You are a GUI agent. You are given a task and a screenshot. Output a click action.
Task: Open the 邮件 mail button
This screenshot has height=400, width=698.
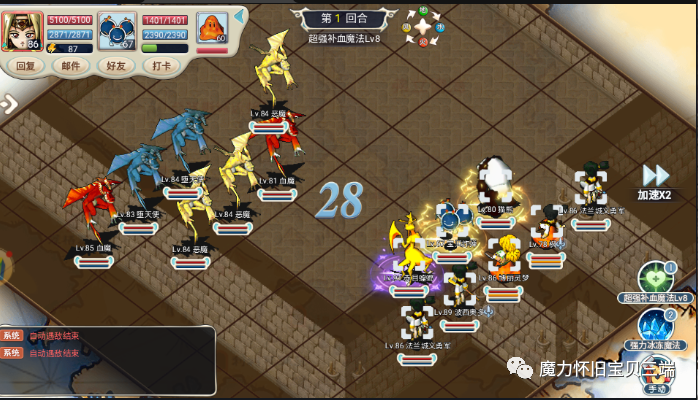(x=71, y=66)
